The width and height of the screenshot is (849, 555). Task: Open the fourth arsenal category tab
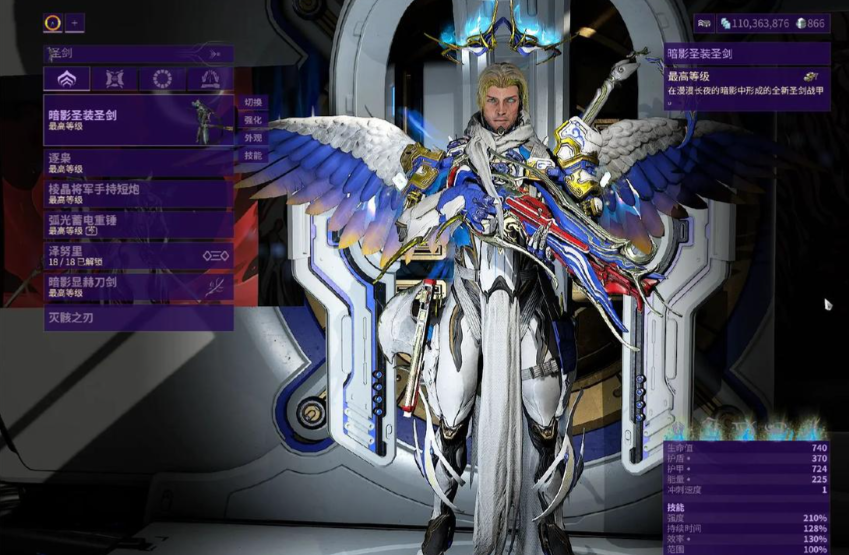click(210, 79)
